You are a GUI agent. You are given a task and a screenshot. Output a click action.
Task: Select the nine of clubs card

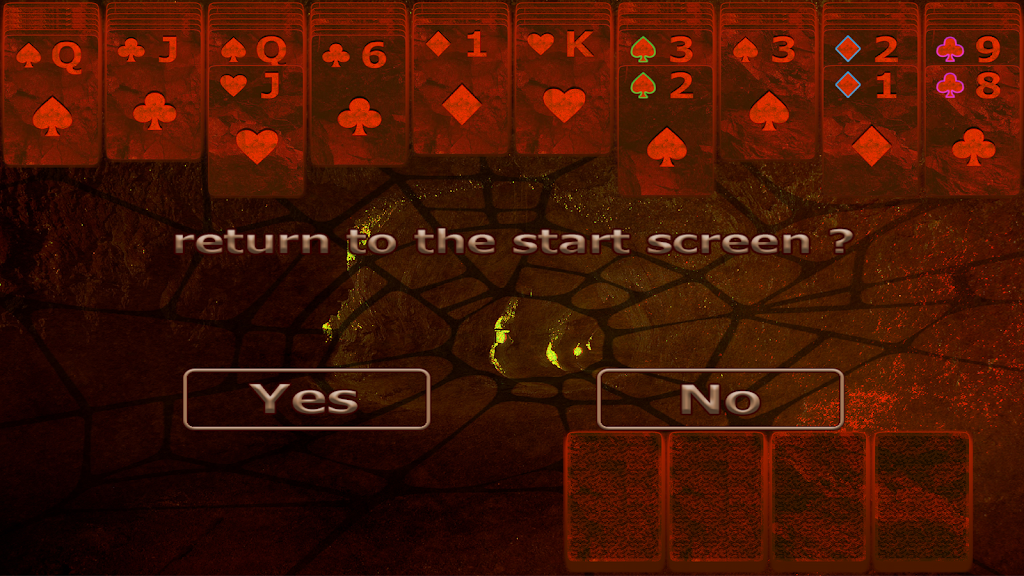point(972,48)
